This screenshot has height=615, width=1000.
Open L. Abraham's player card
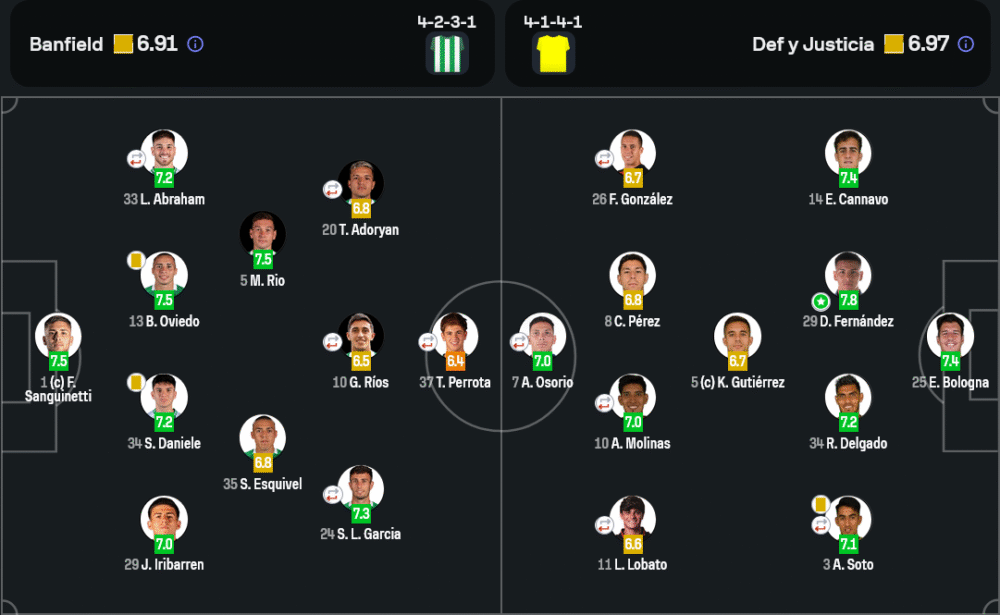point(164,153)
